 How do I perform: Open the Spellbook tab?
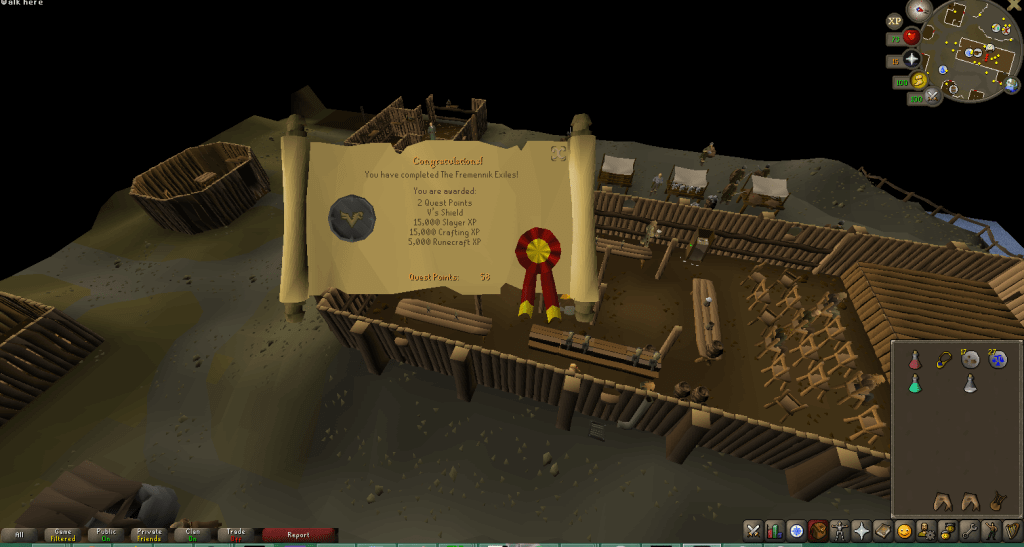point(883,530)
